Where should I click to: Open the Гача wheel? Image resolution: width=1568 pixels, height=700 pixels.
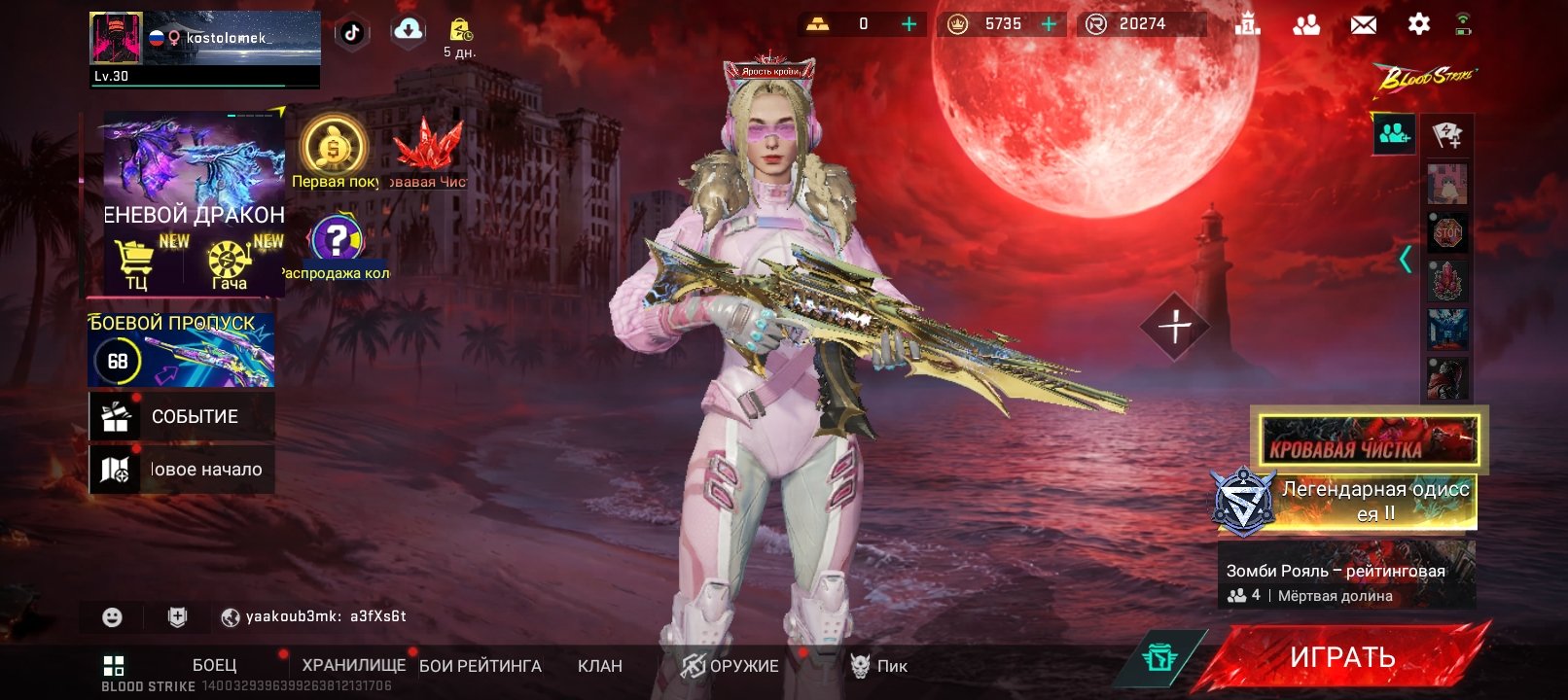click(x=230, y=264)
